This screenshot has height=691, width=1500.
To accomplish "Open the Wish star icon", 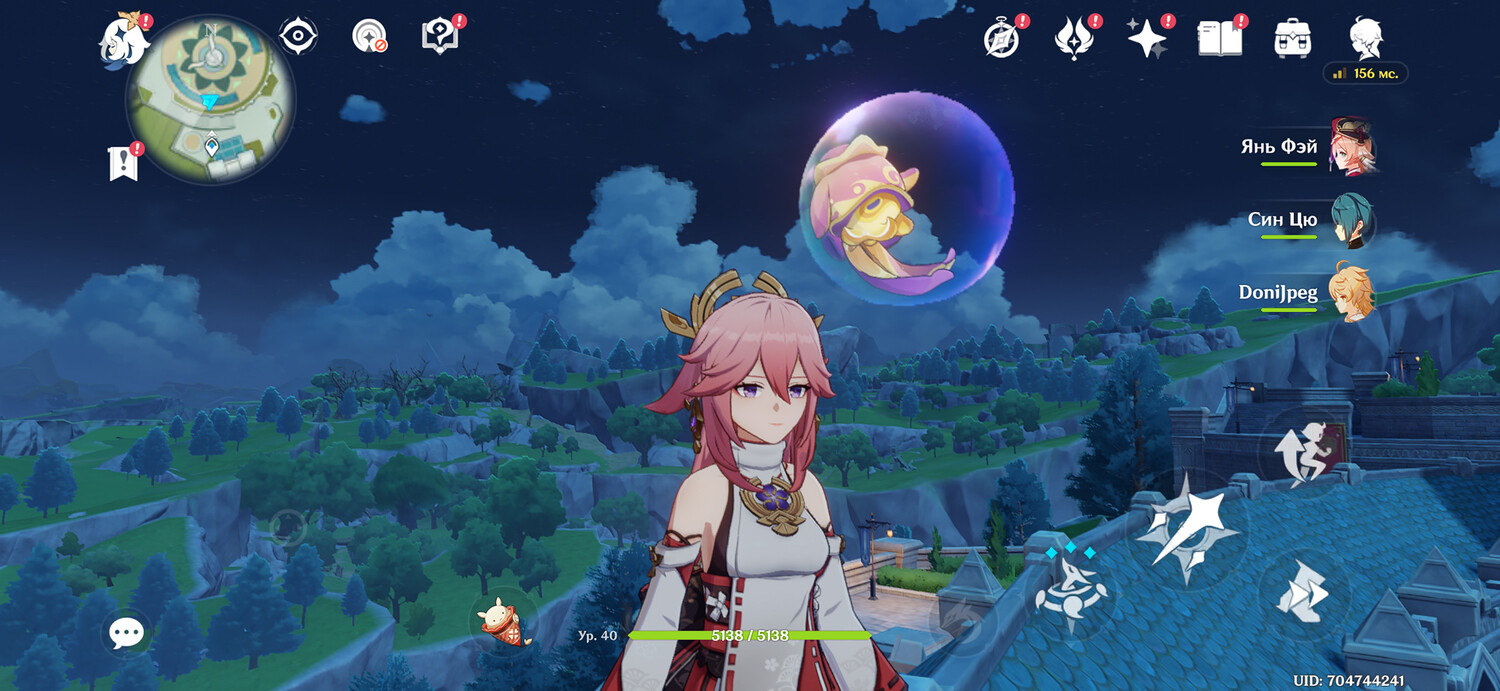I will click(1146, 38).
